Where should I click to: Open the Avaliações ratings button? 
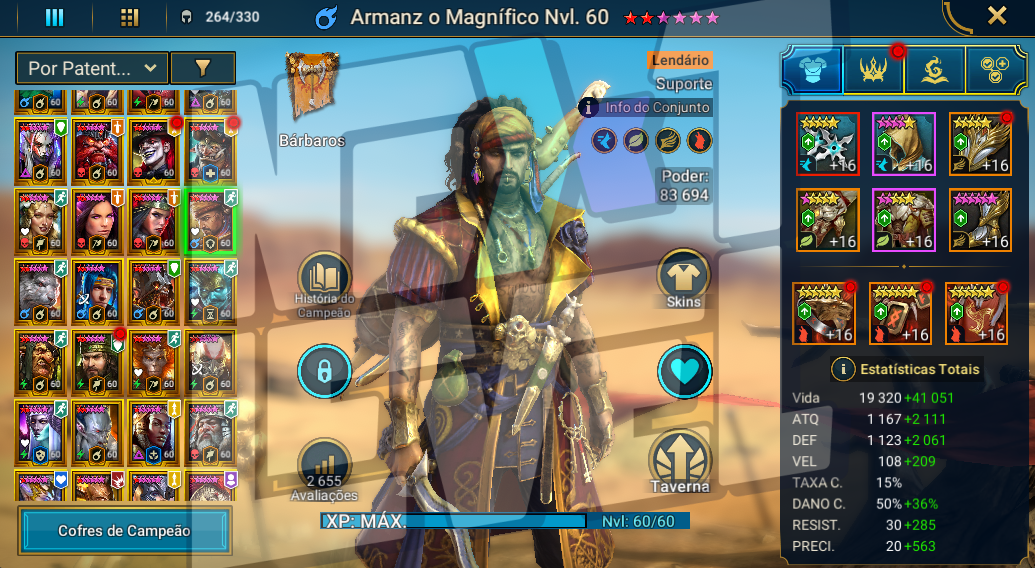pos(324,467)
